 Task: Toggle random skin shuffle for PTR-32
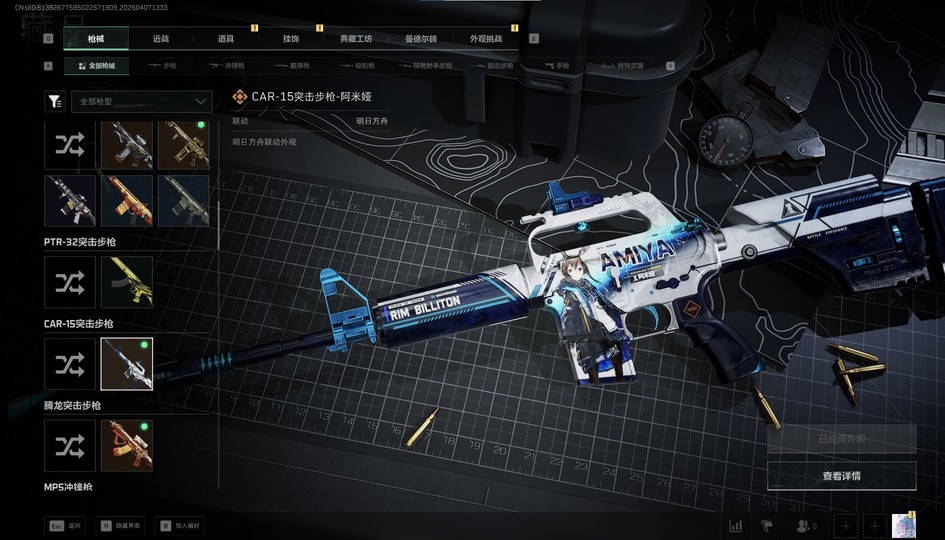70,282
